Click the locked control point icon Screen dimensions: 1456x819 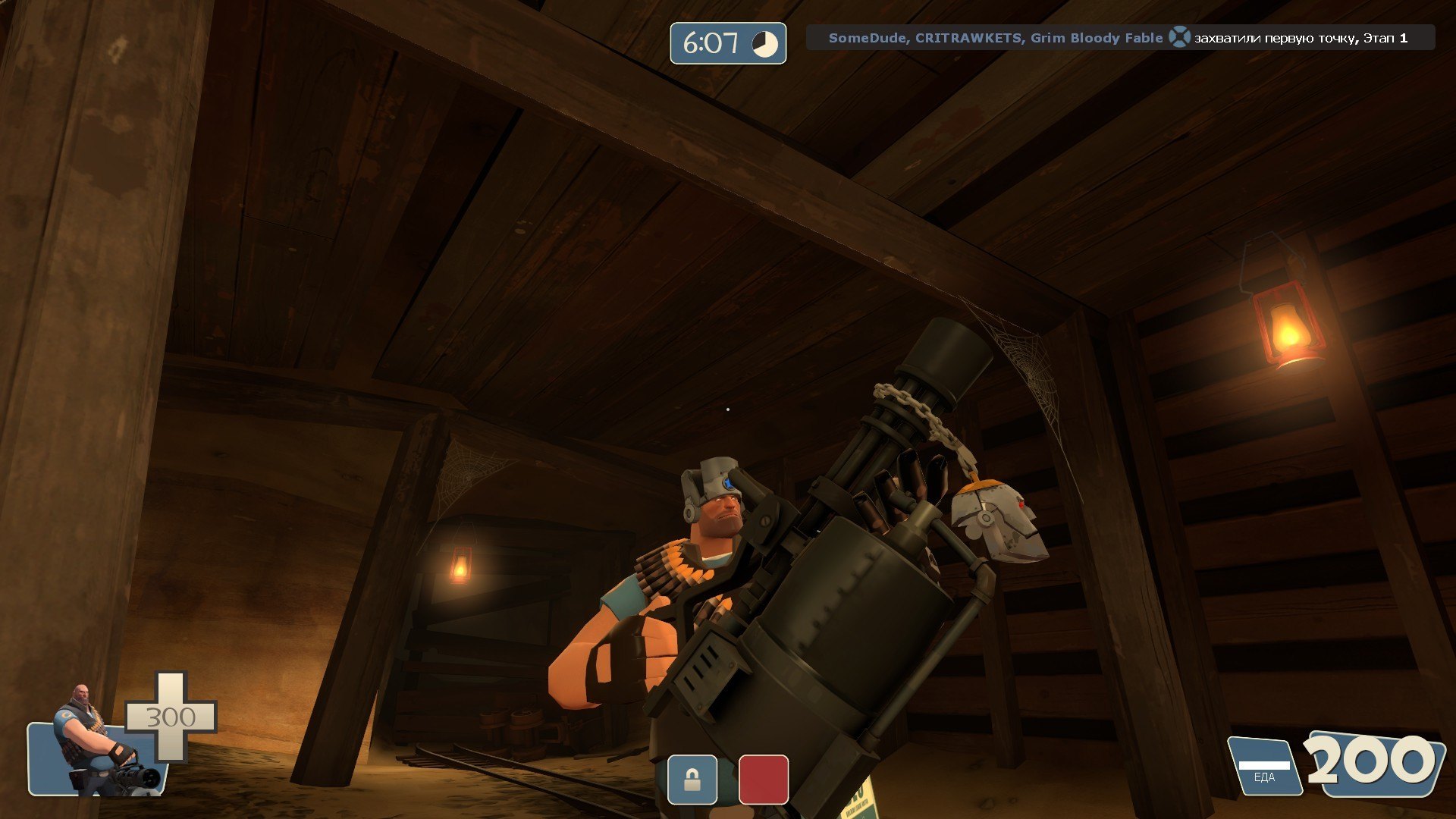click(692, 779)
